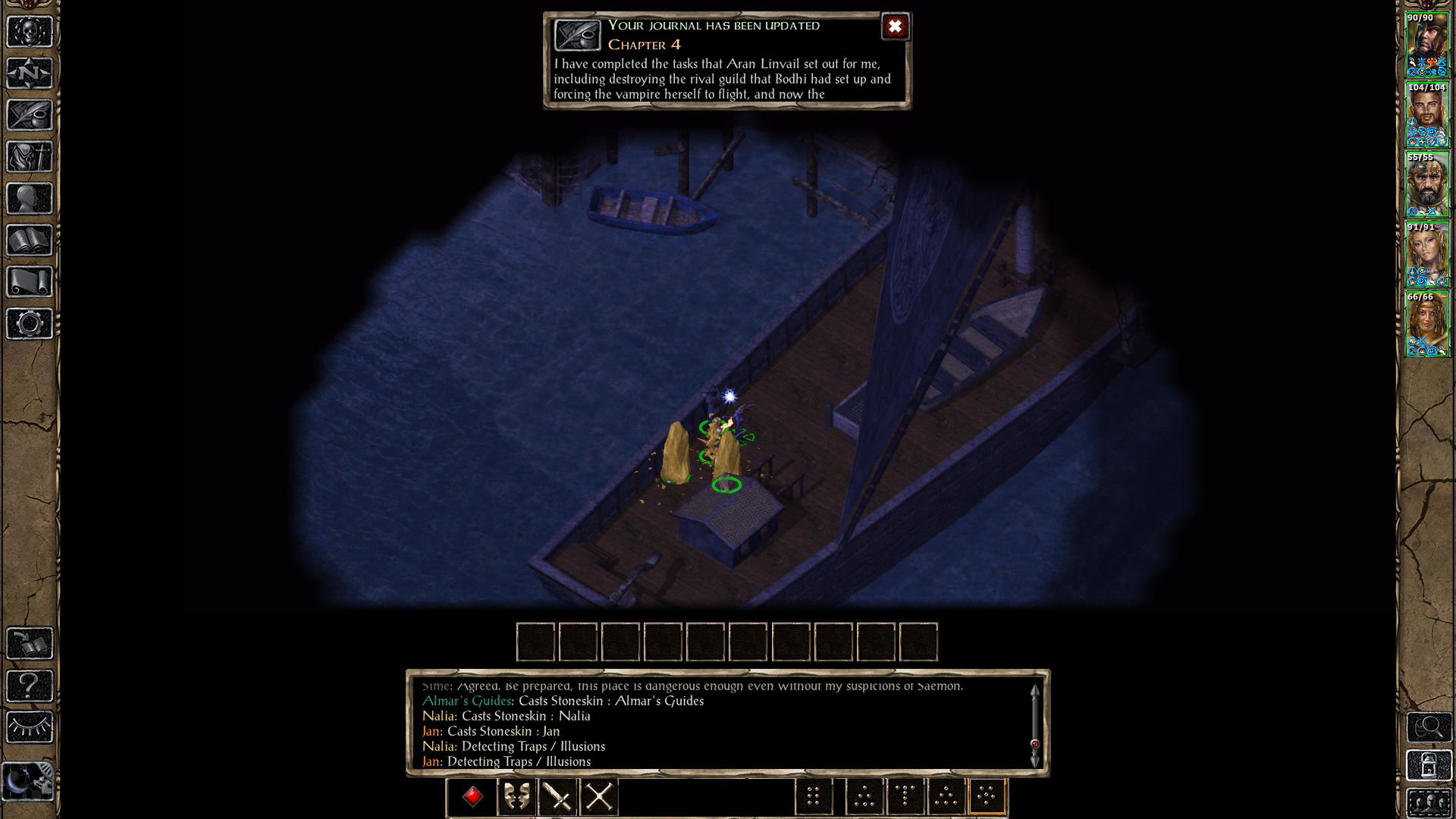Click the padlock icon near the bottom right
This screenshot has width=1456, height=819.
click(1429, 764)
